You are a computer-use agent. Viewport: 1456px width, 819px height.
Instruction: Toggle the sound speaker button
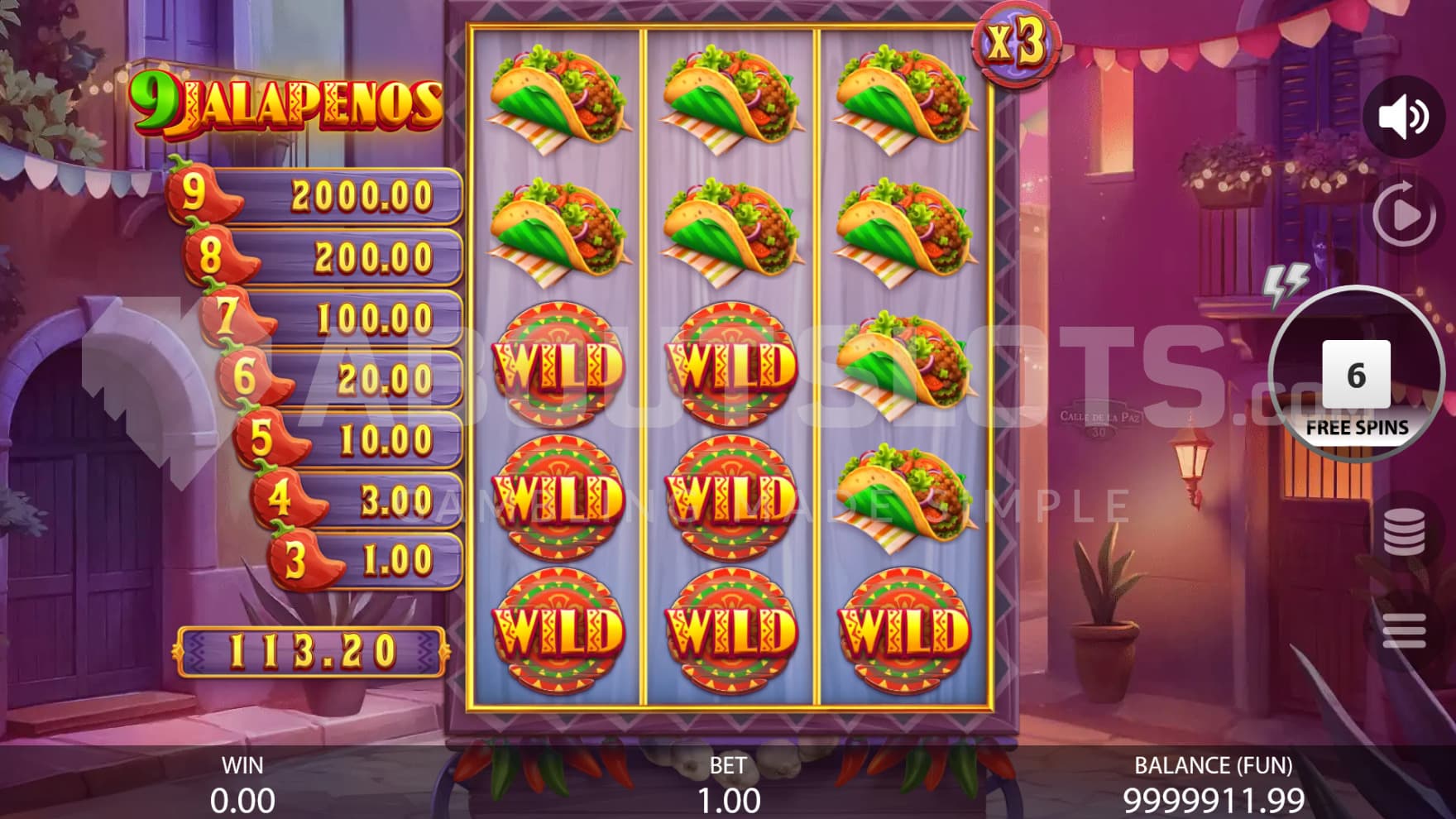pyautogui.click(x=1403, y=117)
